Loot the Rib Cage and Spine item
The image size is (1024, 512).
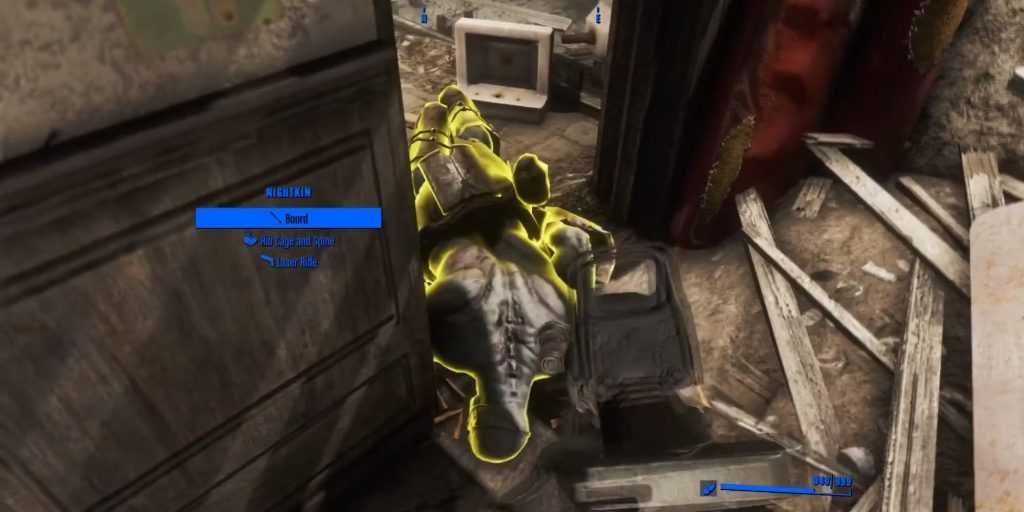point(289,241)
